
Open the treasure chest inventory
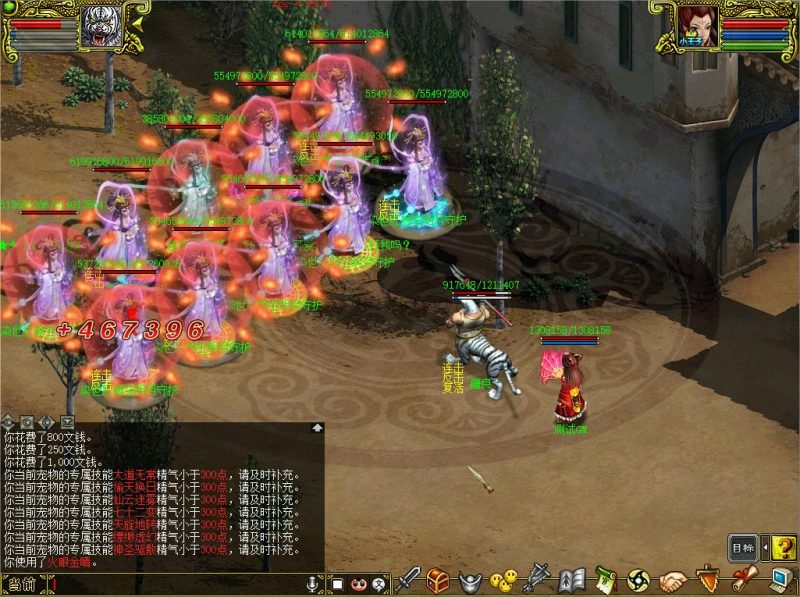(x=438, y=579)
